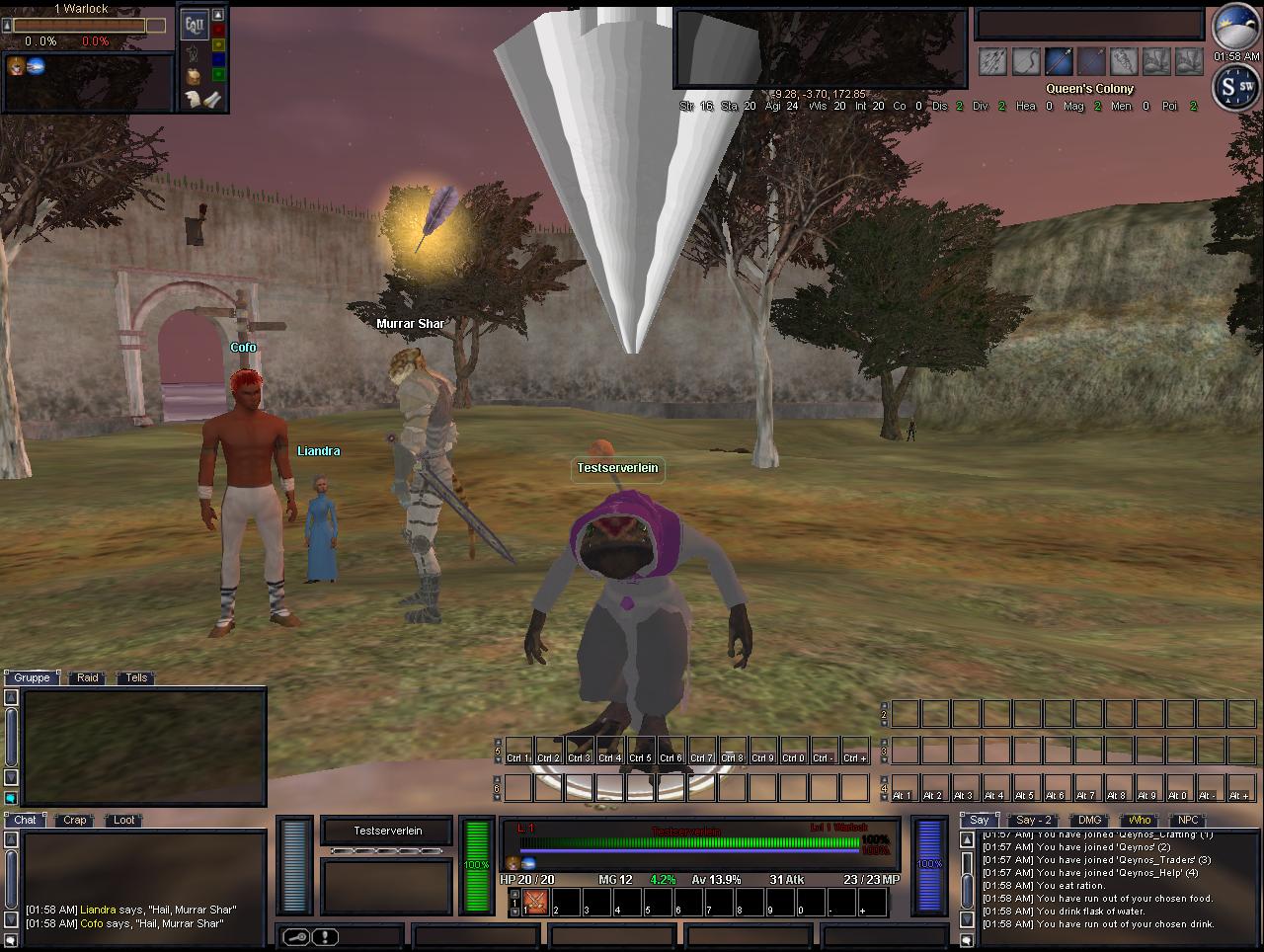Switch to the Say - 2 tab
1264x952 pixels.
[1034, 820]
